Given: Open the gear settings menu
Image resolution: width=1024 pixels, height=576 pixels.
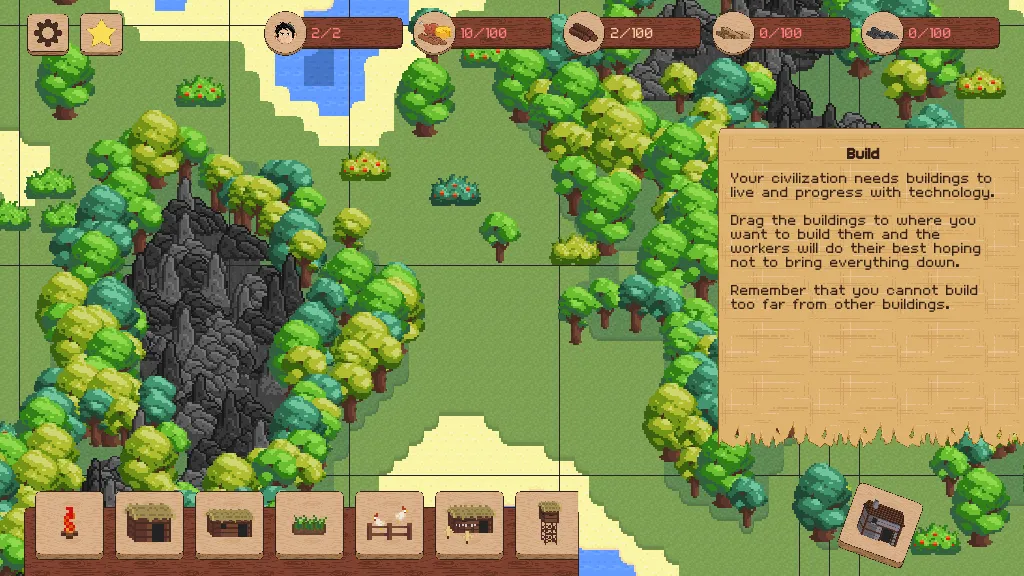Looking at the screenshot, I should [47, 34].
